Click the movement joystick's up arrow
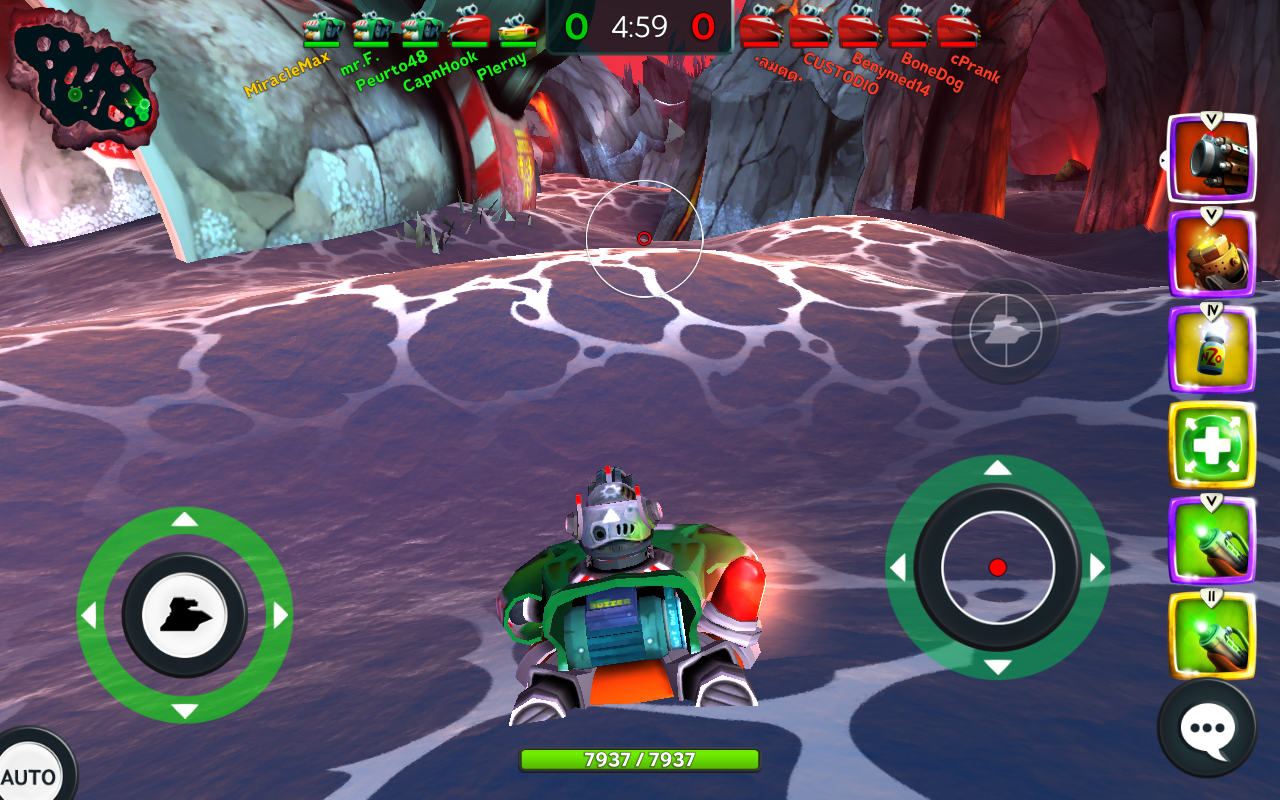 click(185, 519)
